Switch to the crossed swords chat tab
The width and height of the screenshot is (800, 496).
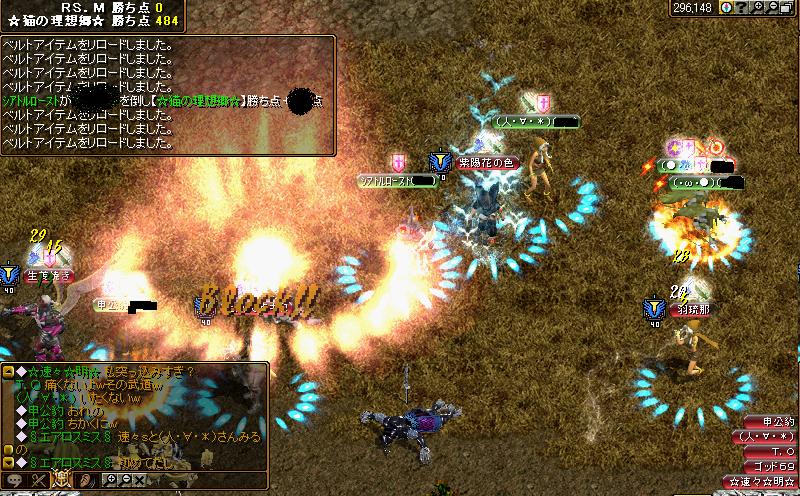click(x=39, y=480)
